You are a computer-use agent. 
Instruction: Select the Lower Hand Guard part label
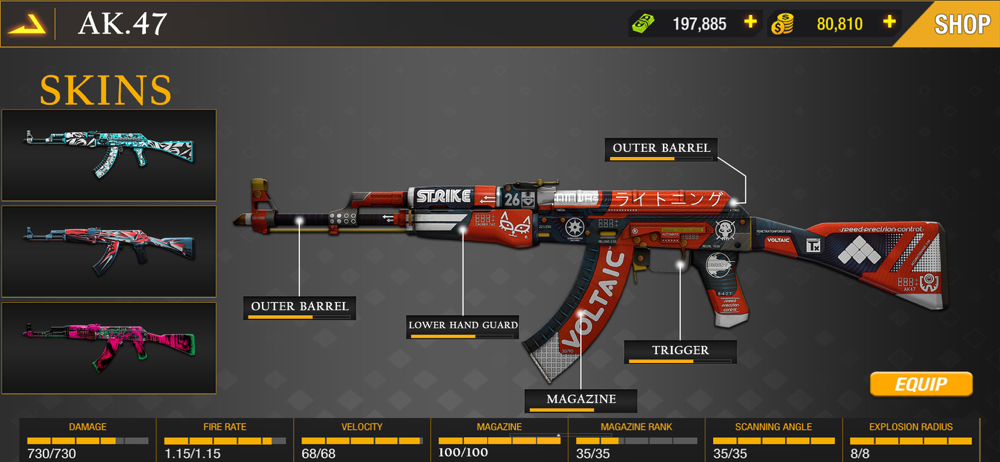(463, 326)
